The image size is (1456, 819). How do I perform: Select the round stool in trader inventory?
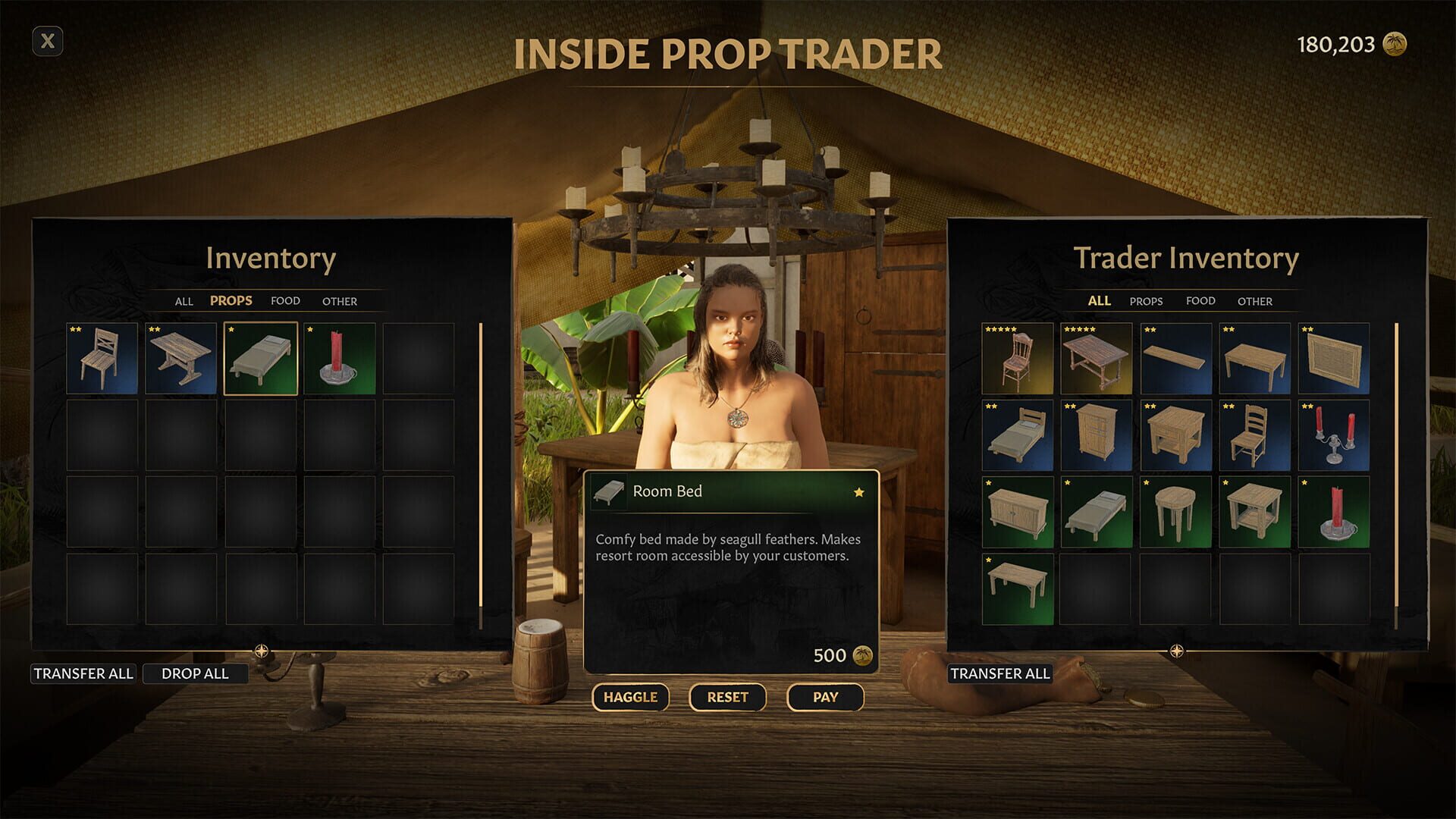tap(1175, 511)
